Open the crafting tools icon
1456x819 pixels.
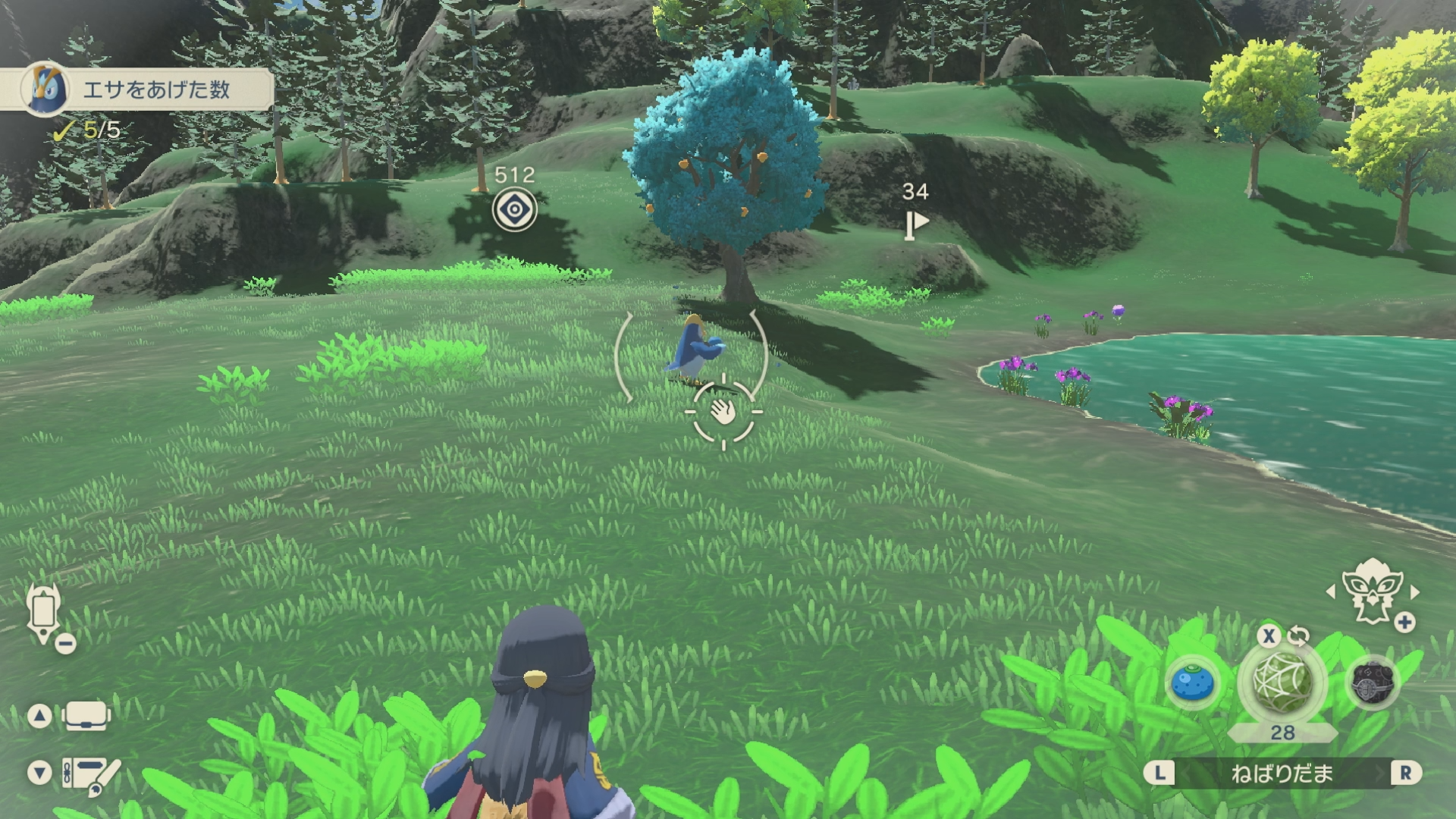pyautogui.click(x=90, y=775)
